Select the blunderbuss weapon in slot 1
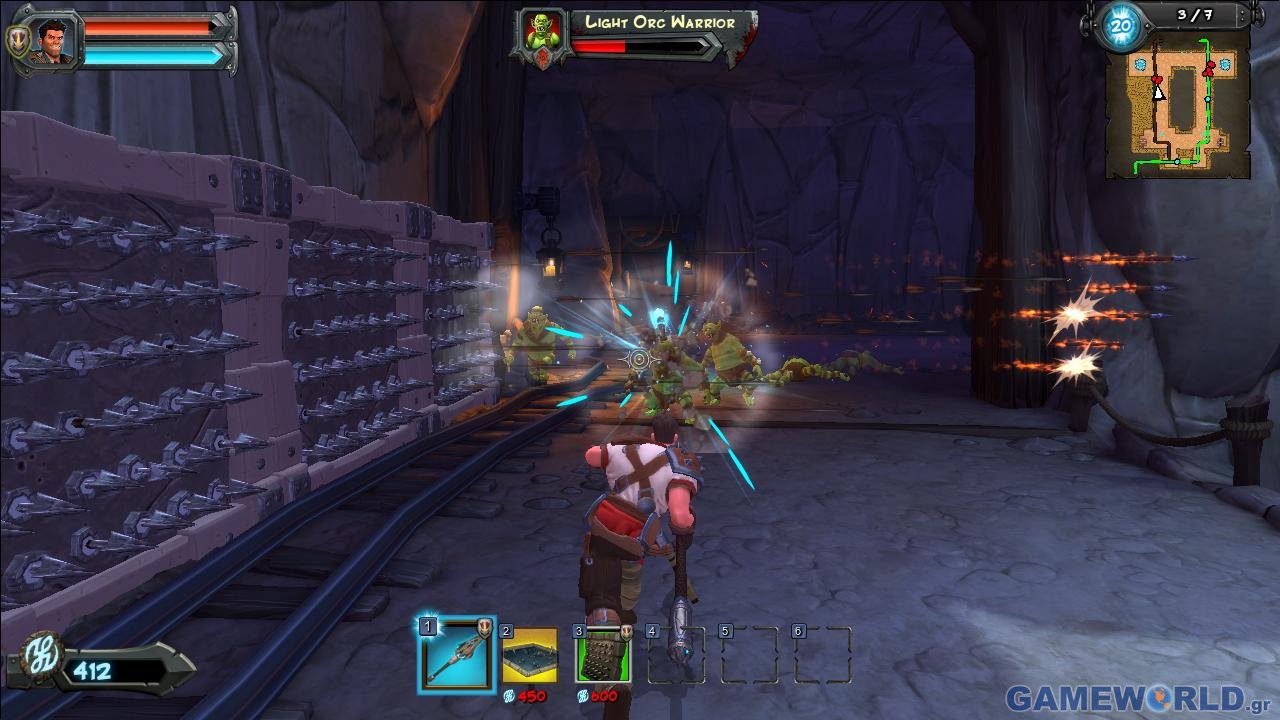This screenshot has height=720, width=1280. 456,655
